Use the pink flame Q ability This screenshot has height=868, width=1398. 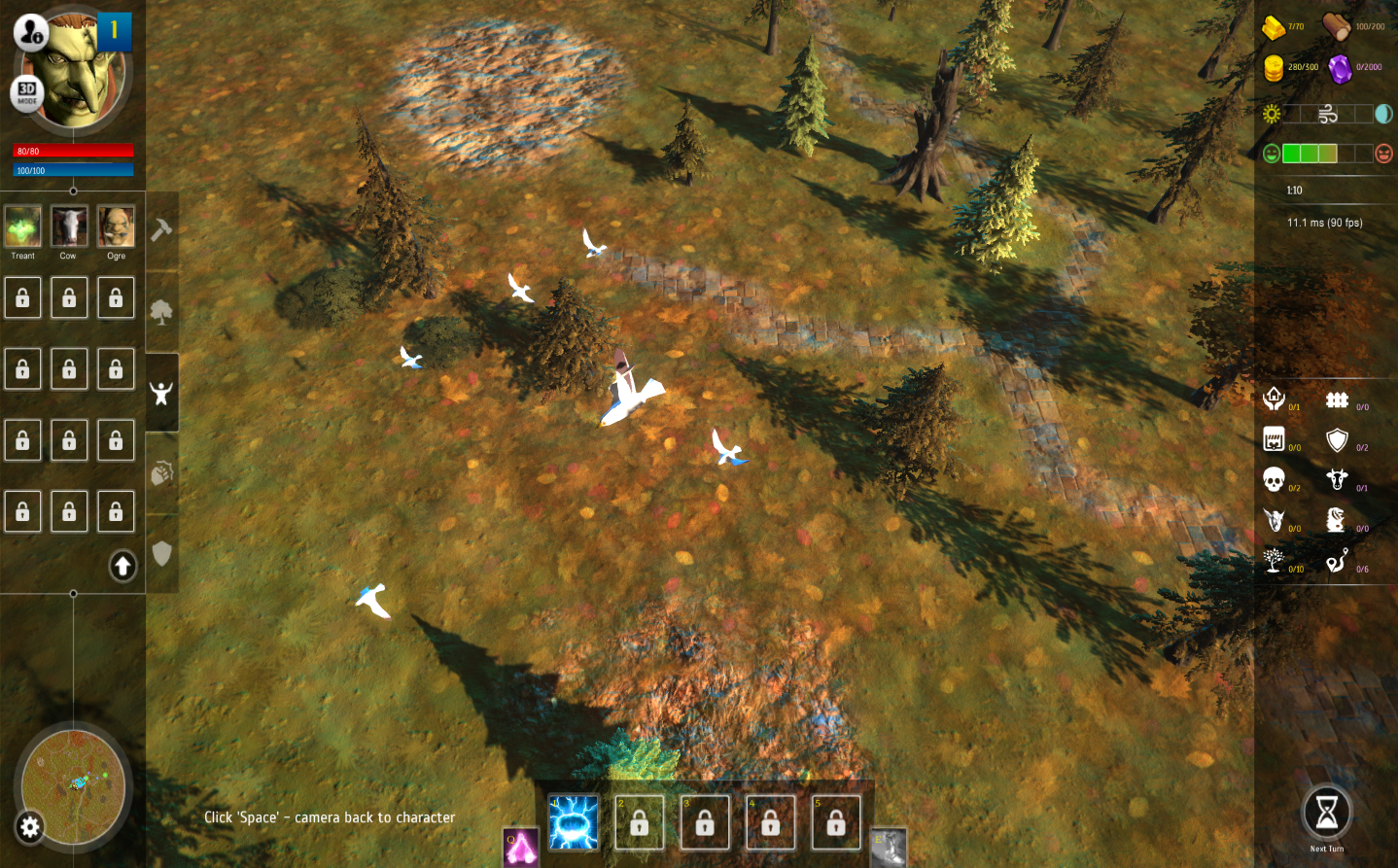point(521,848)
